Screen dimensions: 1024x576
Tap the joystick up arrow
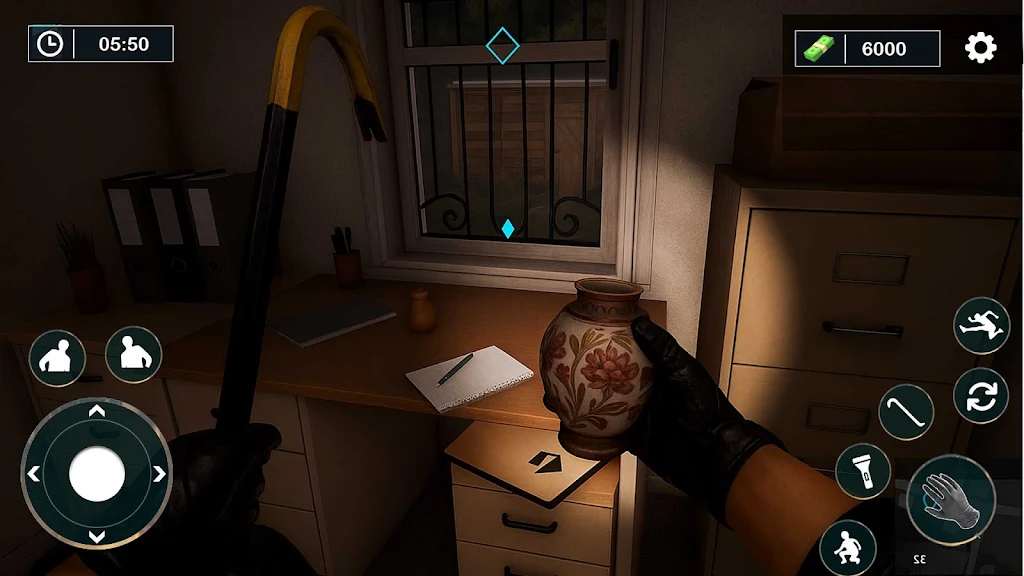click(x=97, y=412)
